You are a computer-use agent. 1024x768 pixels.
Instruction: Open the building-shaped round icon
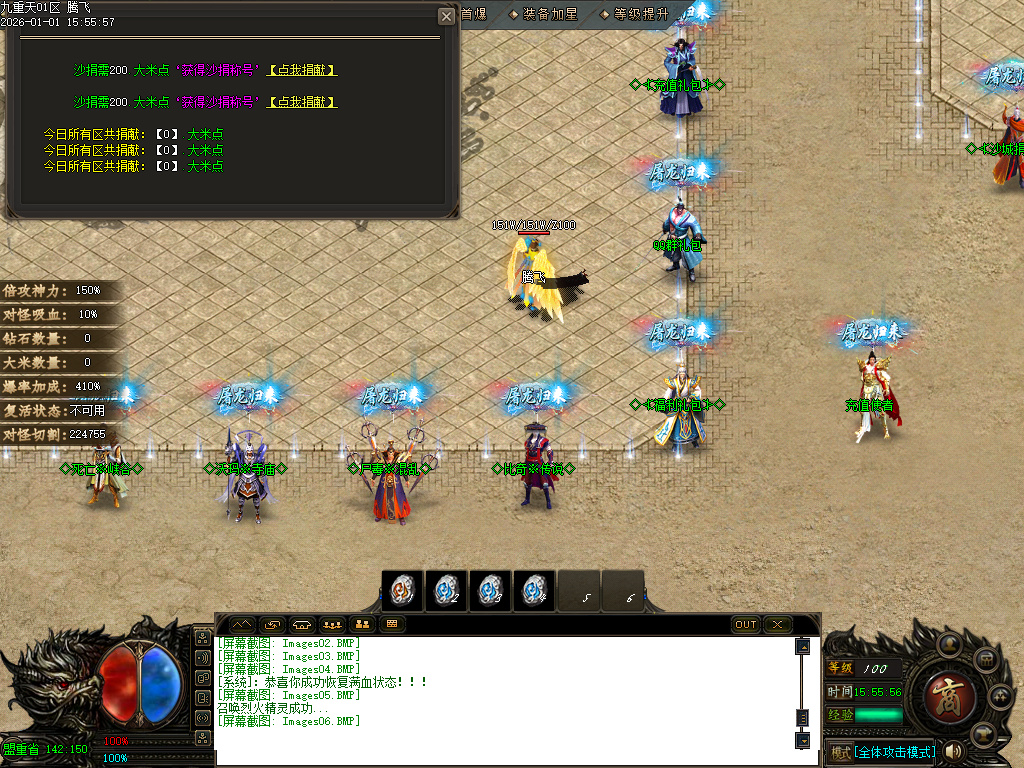[x=984, y=660]
